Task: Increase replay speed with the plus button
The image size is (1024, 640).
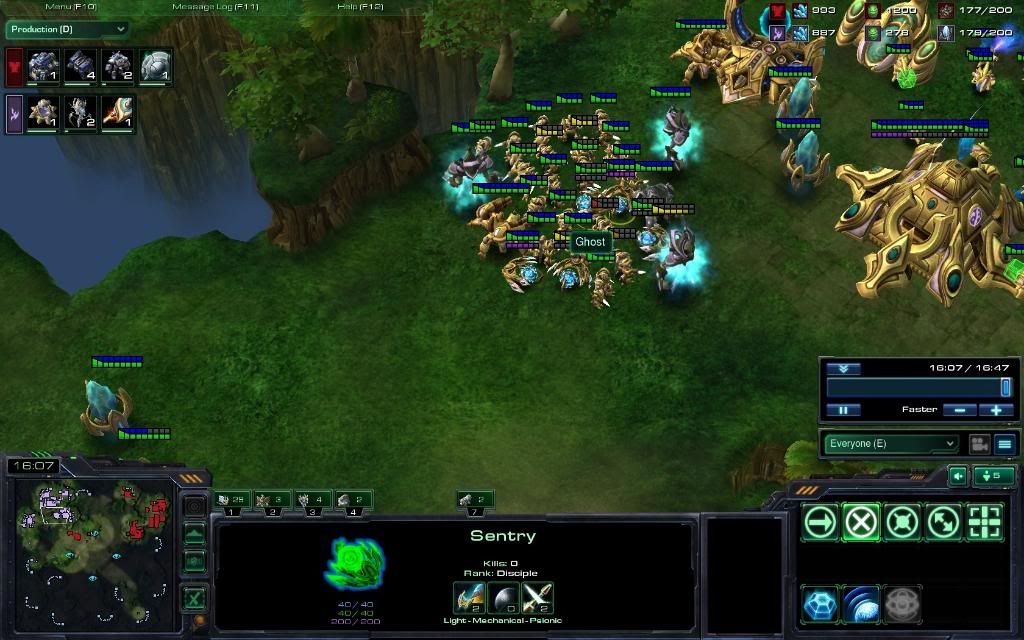Action: 996,410
